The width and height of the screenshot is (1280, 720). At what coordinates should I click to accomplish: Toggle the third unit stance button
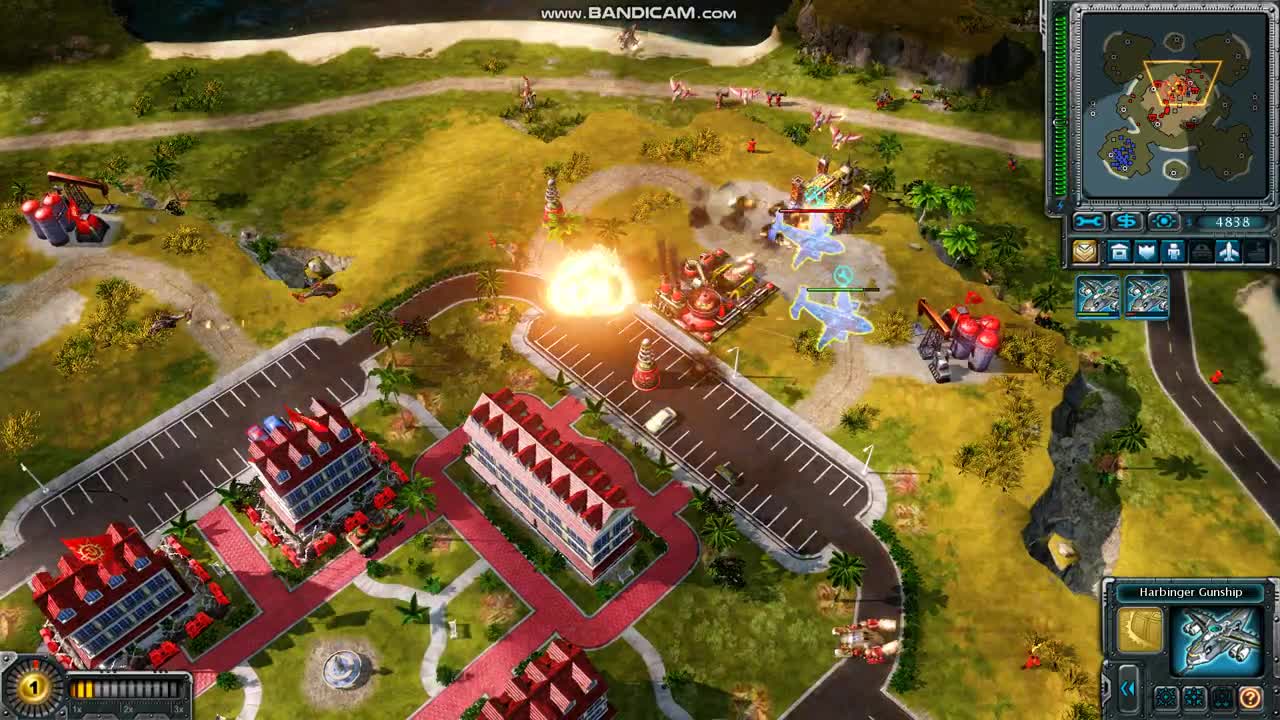pyautogui.click(x=1220, y=697)
